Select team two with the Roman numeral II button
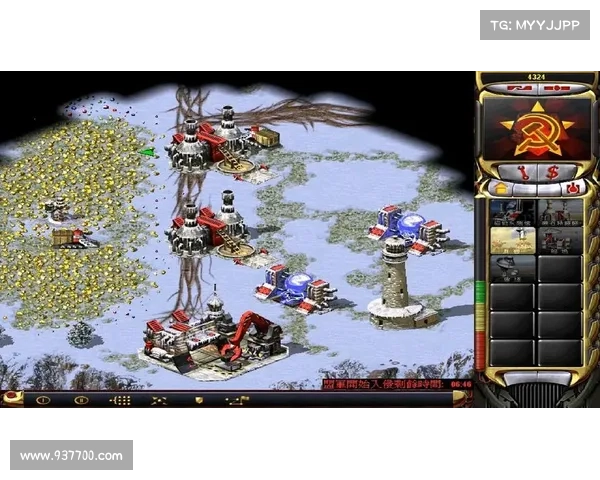This screenshot has height=480, width=600. click(x=81, y=400)
